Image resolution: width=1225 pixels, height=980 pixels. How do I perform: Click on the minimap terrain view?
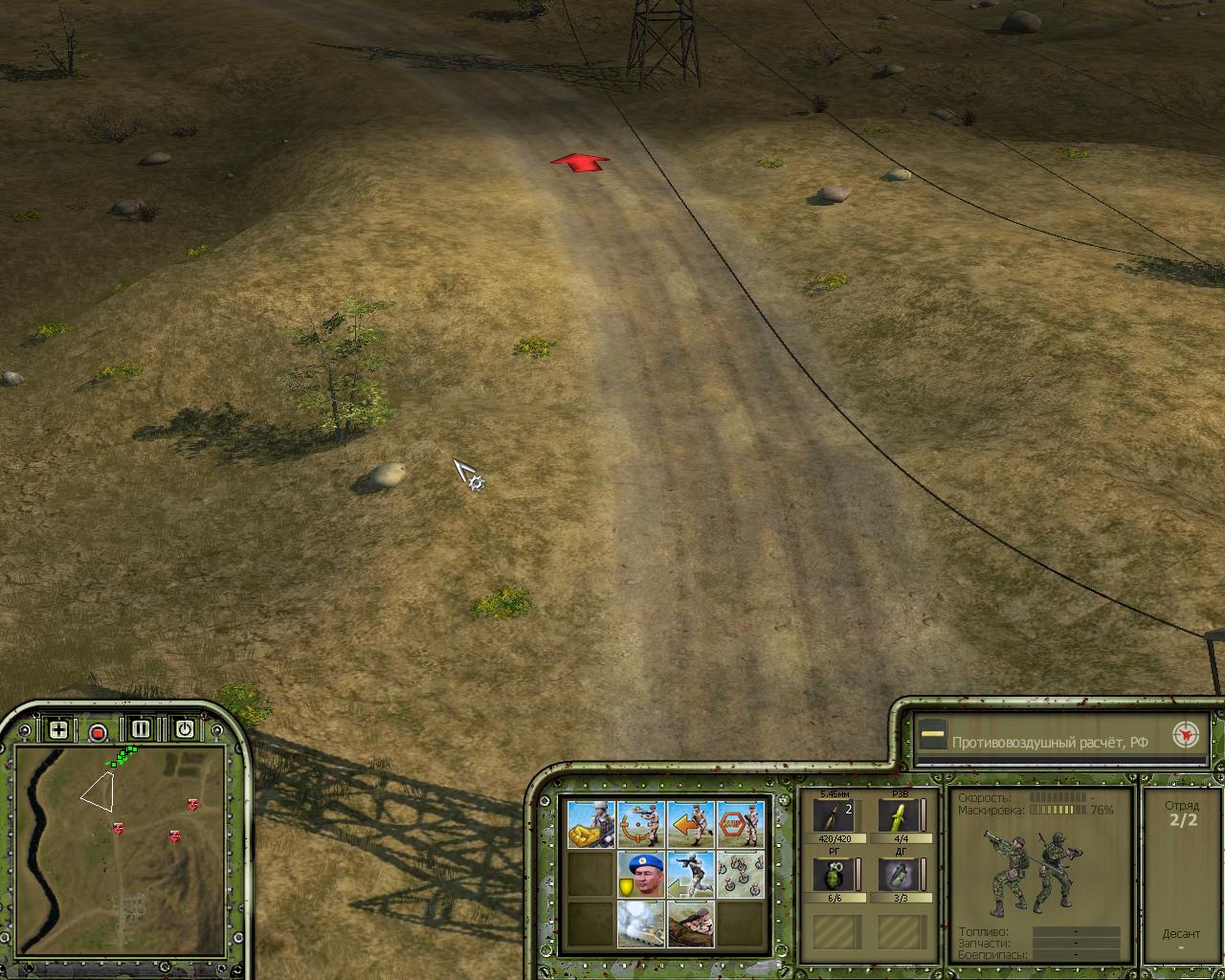click(x=121, y=844)
